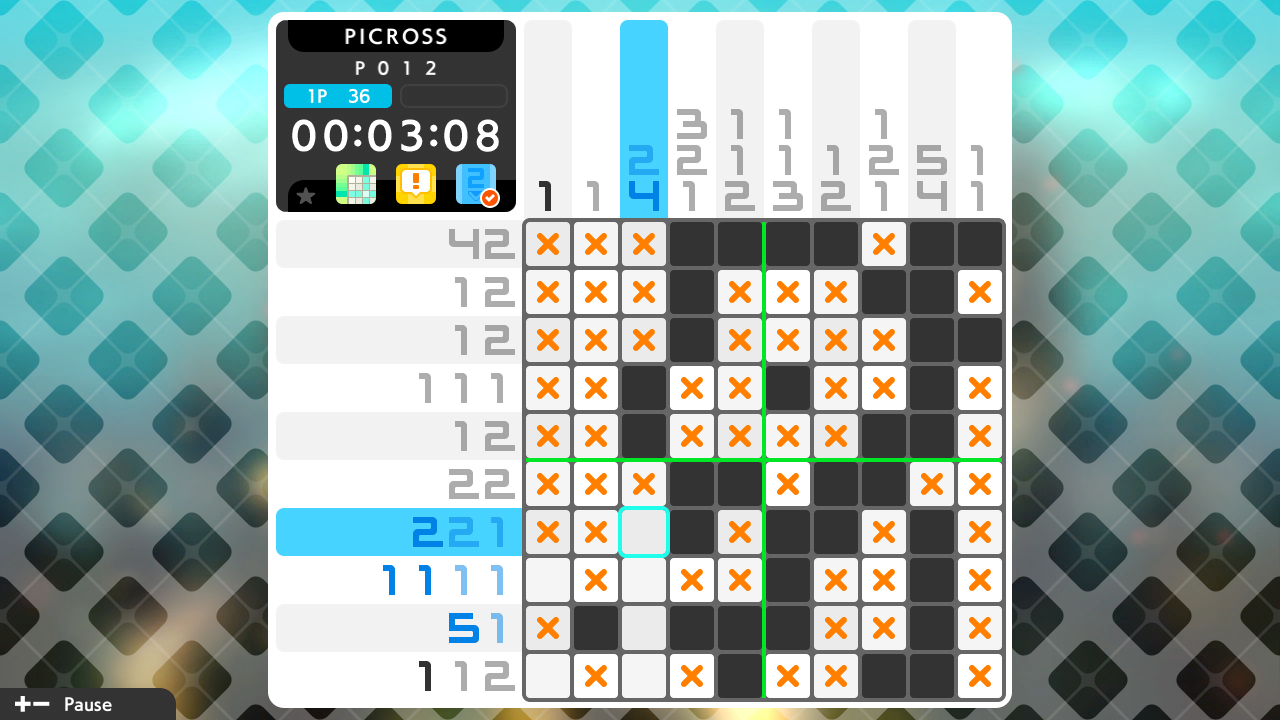Click the X mark beside the 51 row
Viewport: 1280px width, 720px height.
pyautogui.click(x=548, y=628)
